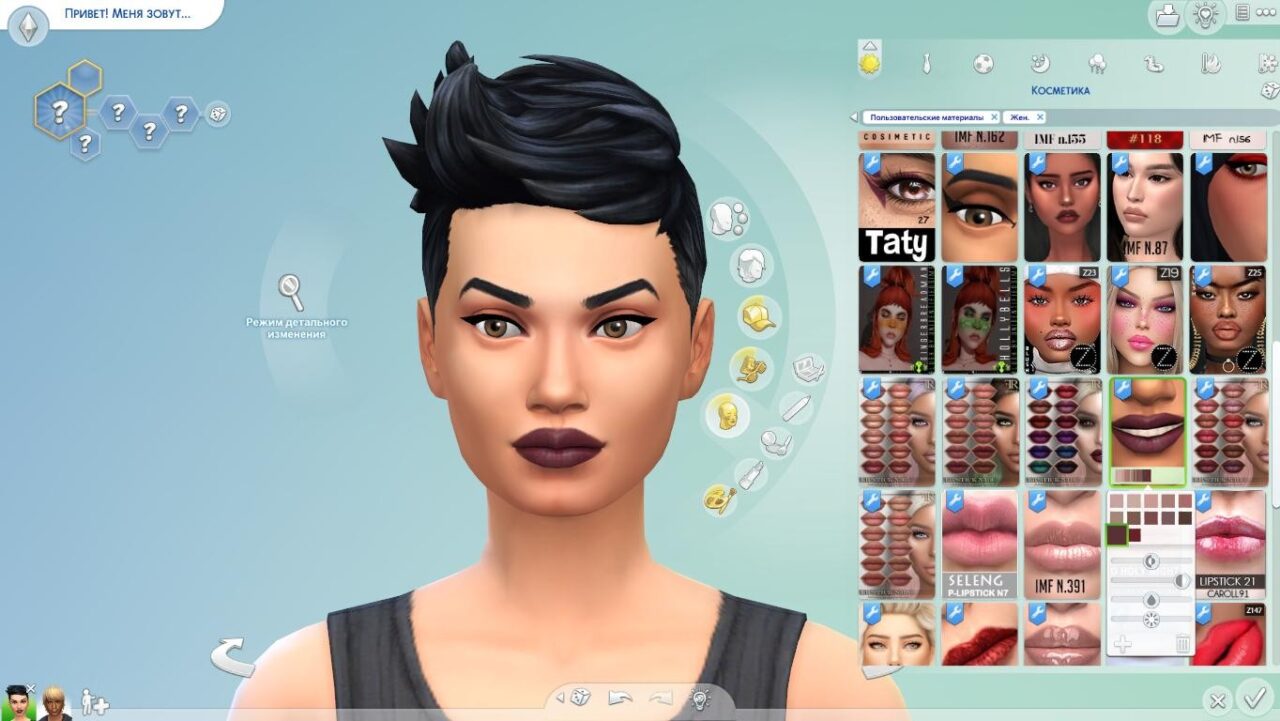Pick the IMF N.391 lipstick thumbnail
This screenshot has width=1280, height=721.
pos(1062,545)
